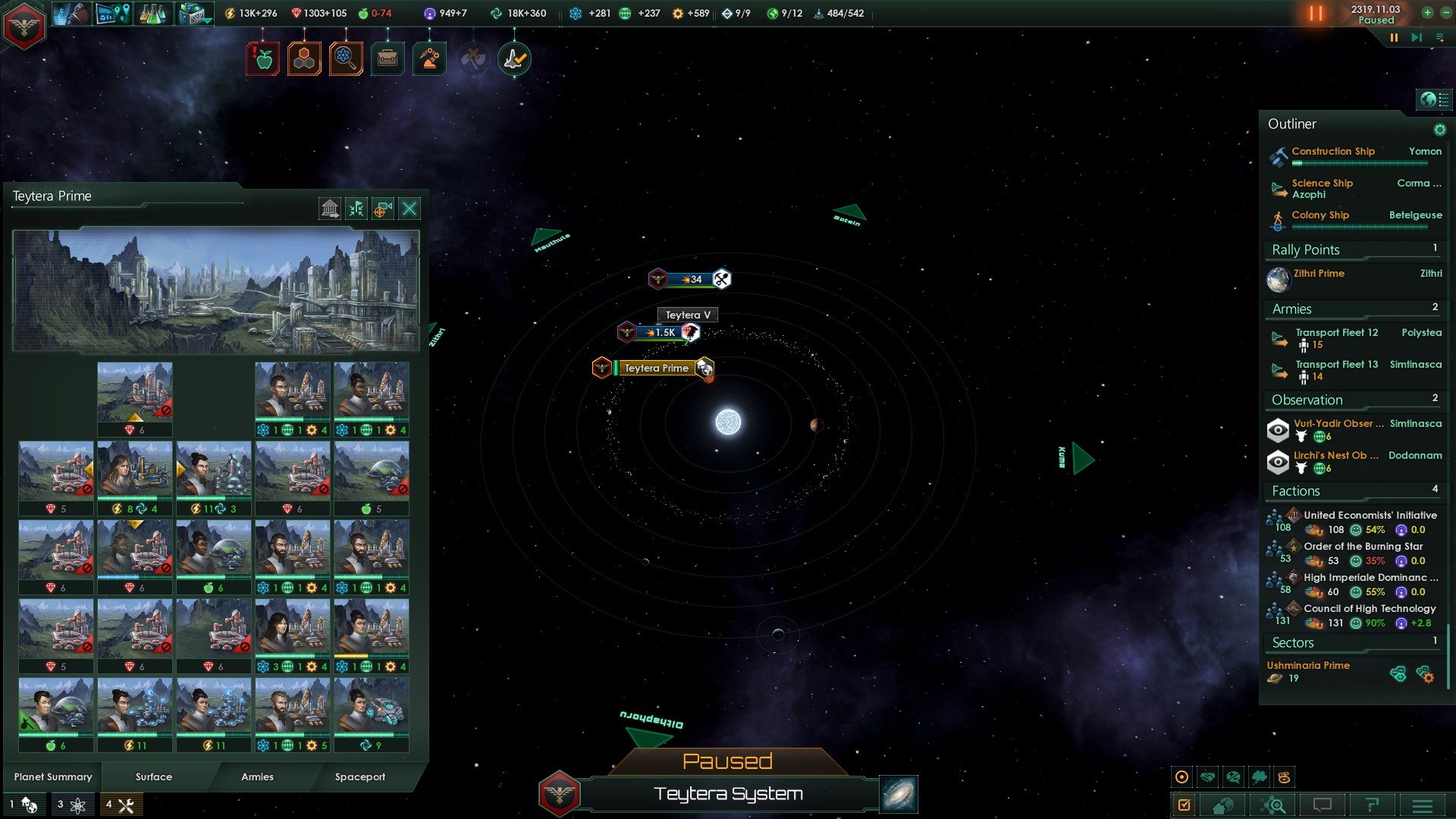Switch to the Surface tab
Screen dimensions: 1456x819
pyautogui.click(x=154, y=777)
